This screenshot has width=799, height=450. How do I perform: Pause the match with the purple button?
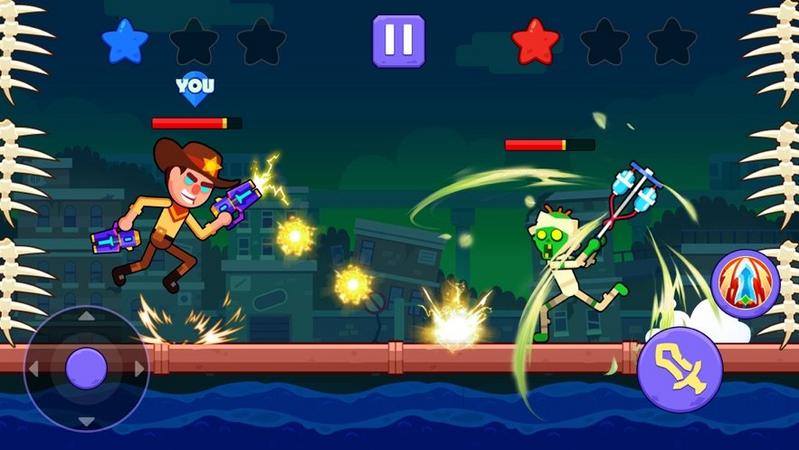[x=398, y=41]
